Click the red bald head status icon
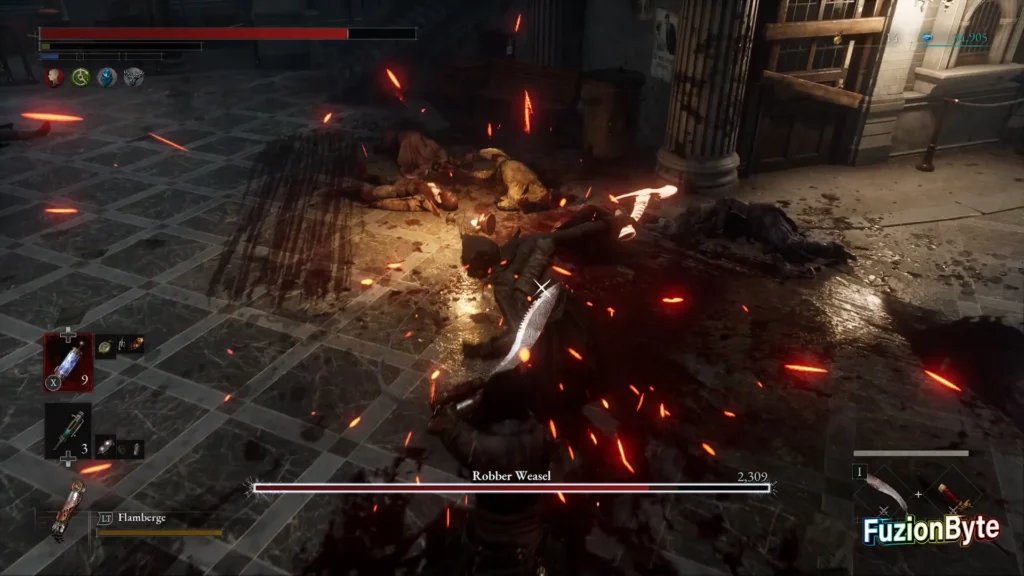The image size is (1024, 576). coord(53,77)
